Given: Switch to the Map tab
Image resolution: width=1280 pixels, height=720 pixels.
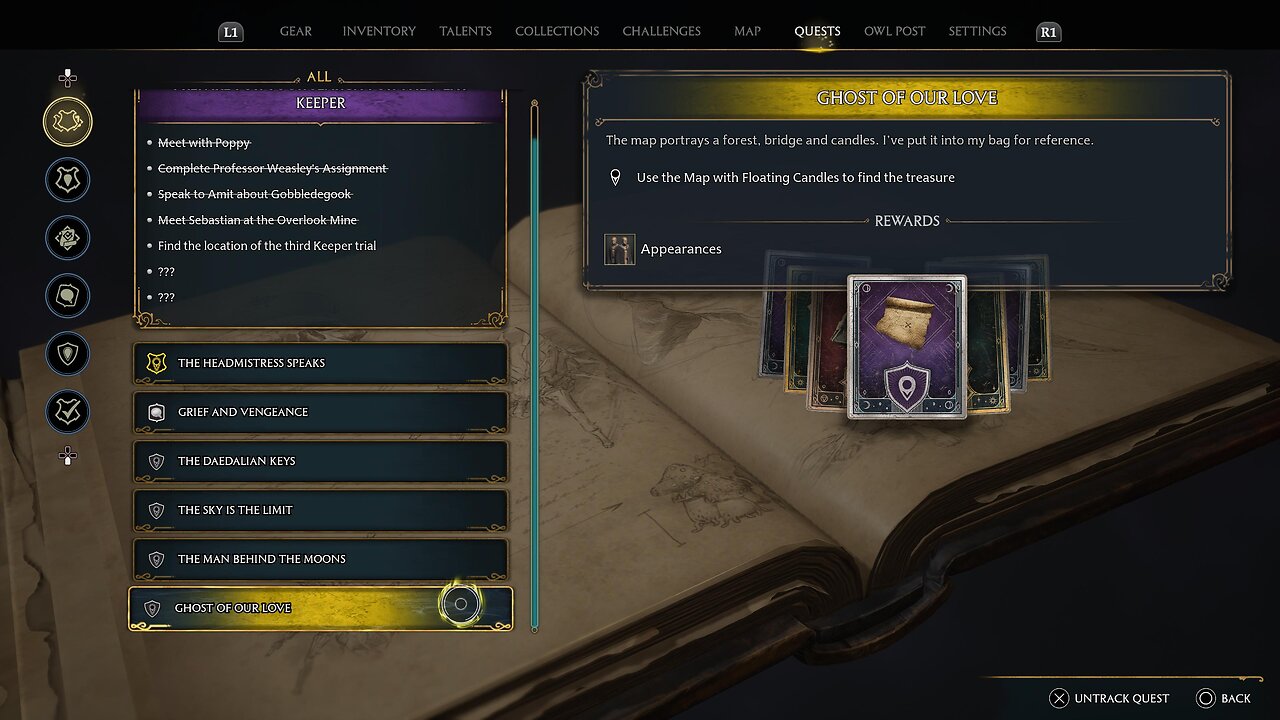Looking at the screenshot, I should point(747,31).
